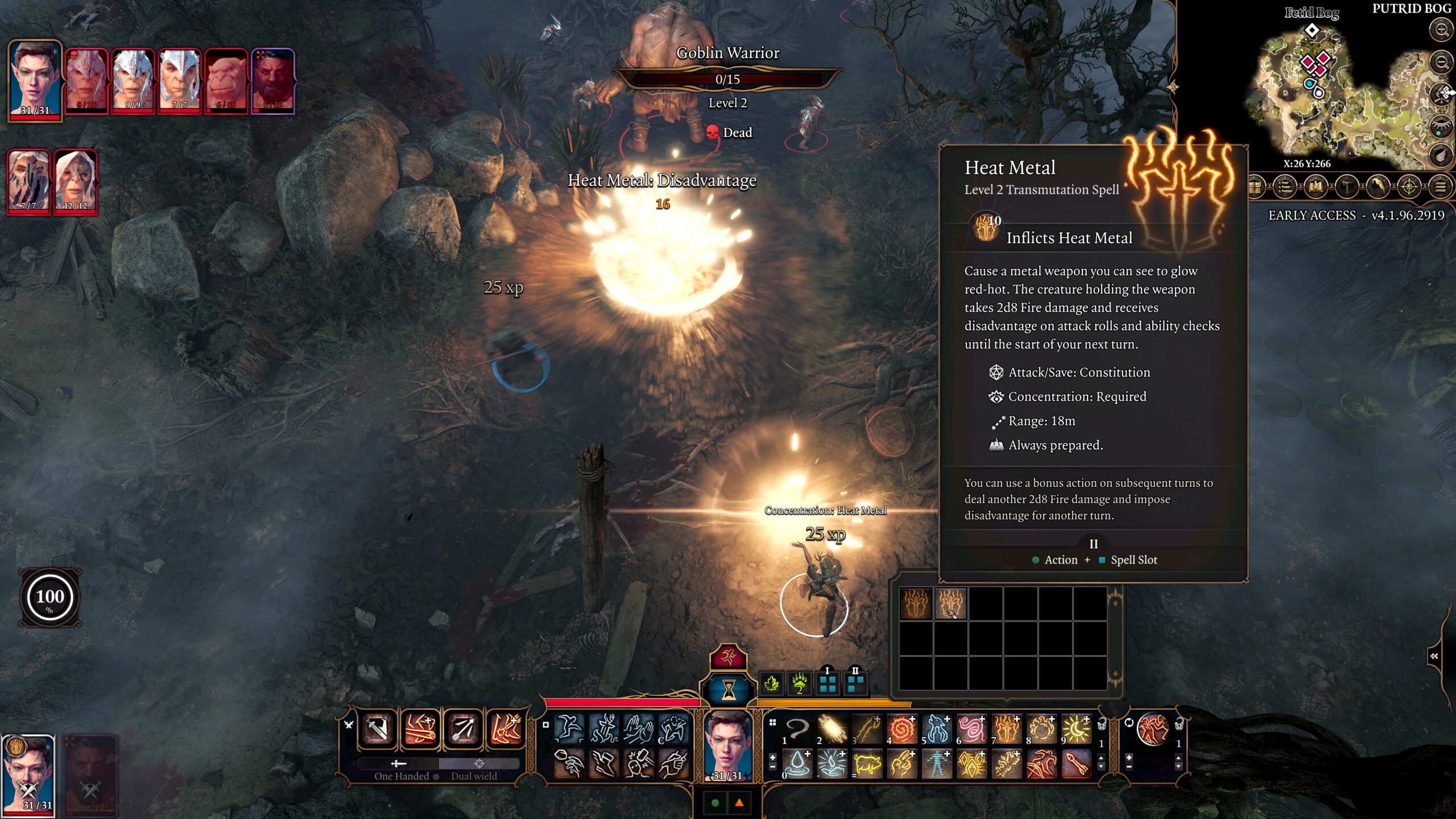
Task: Zoom out on the minimap
Action: click(1442, 61)
